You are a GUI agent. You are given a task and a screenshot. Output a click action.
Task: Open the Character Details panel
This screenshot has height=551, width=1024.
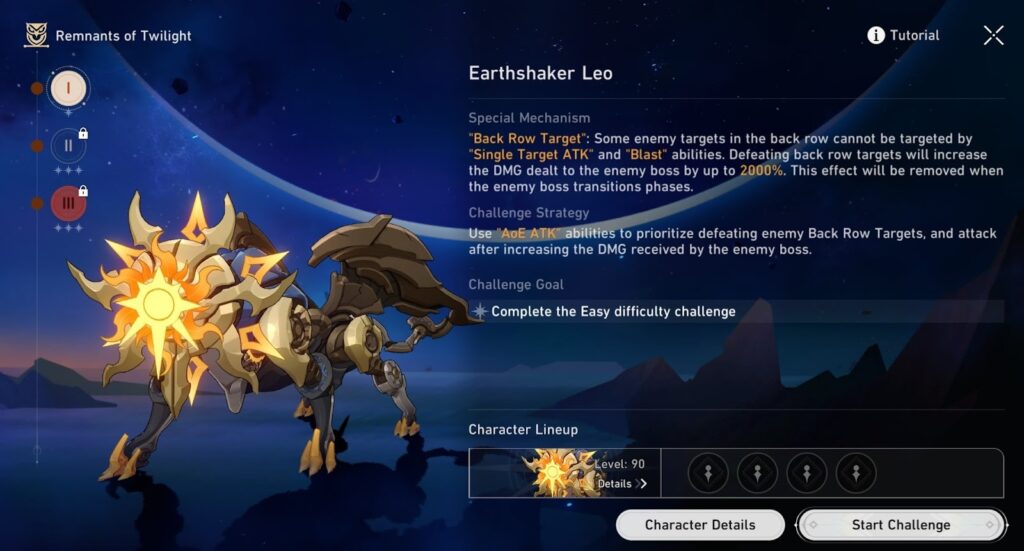click(x=699, y=525)
